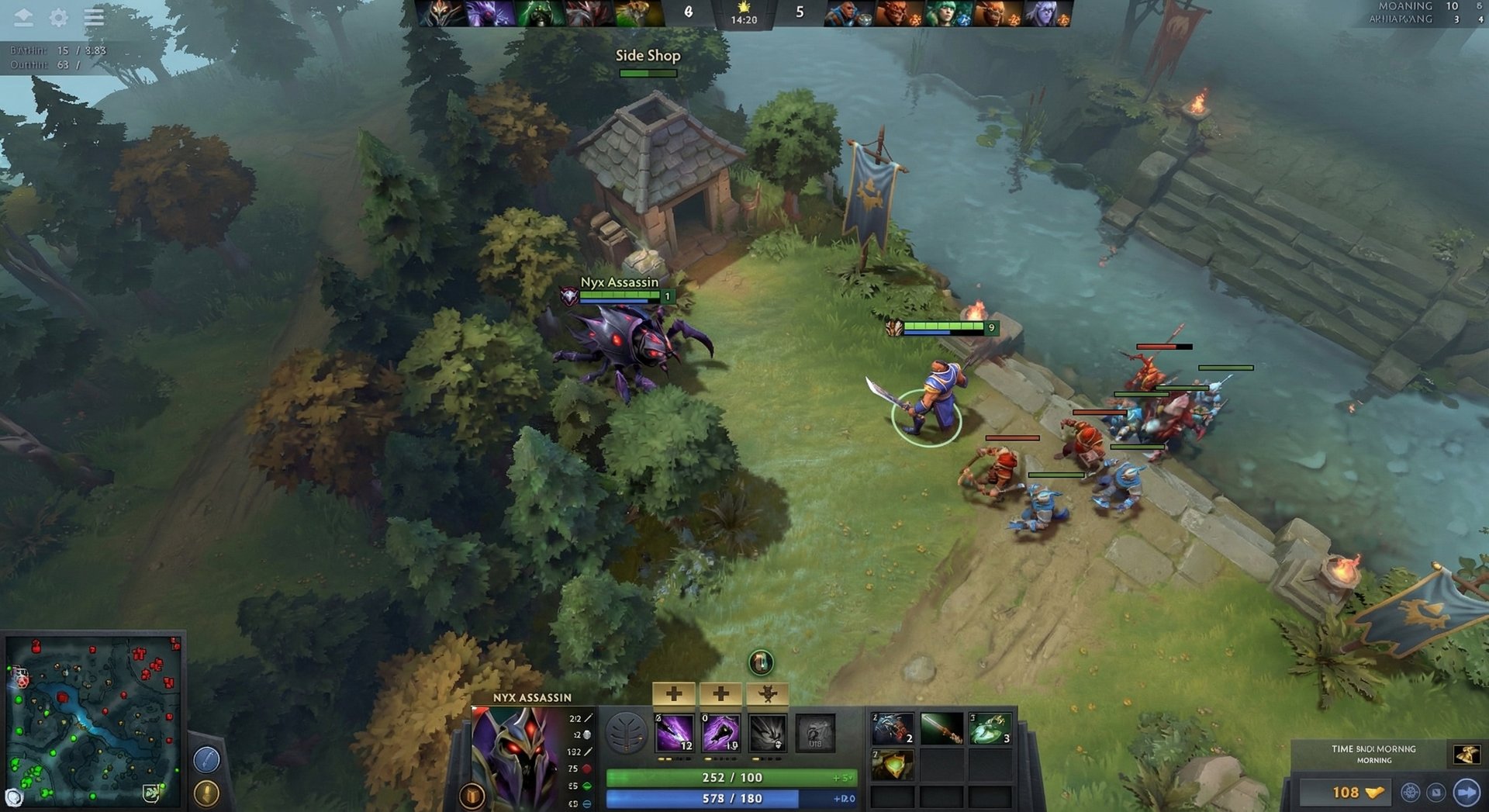The height and width of the screenshot is (812, 1489).
Task: Activate the scan control near the minimap
Action: tap(206, 758)
